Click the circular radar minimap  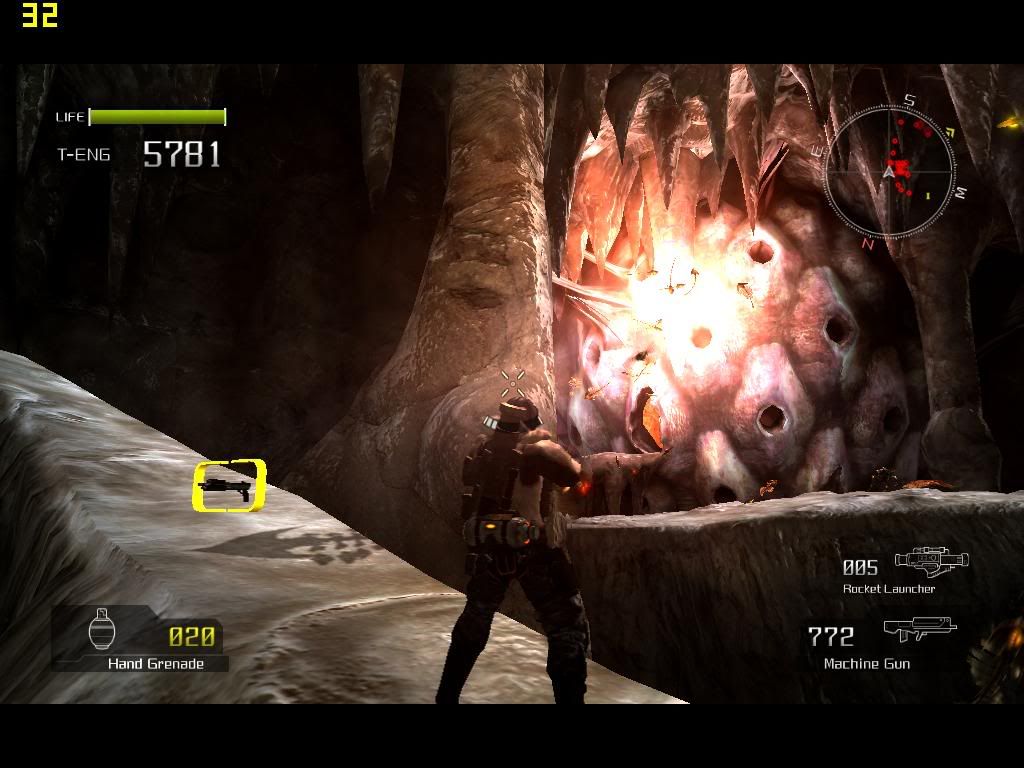click(889, 171)
